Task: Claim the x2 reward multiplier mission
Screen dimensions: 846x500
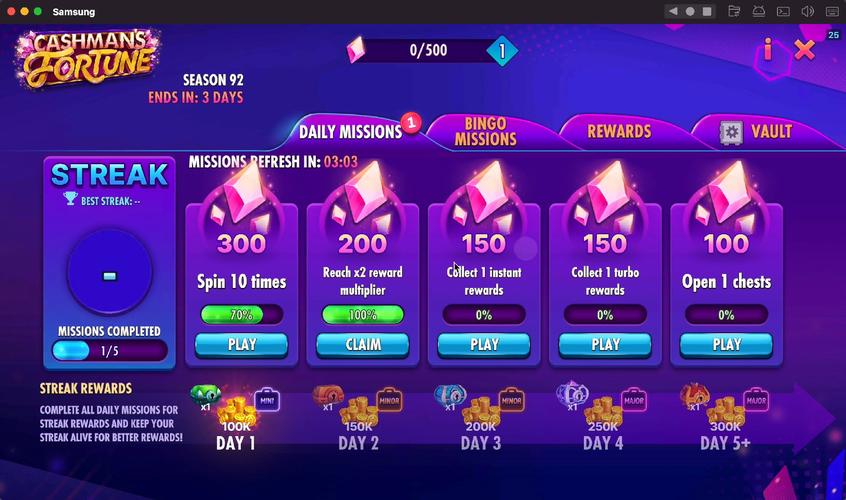Action: 363,345
